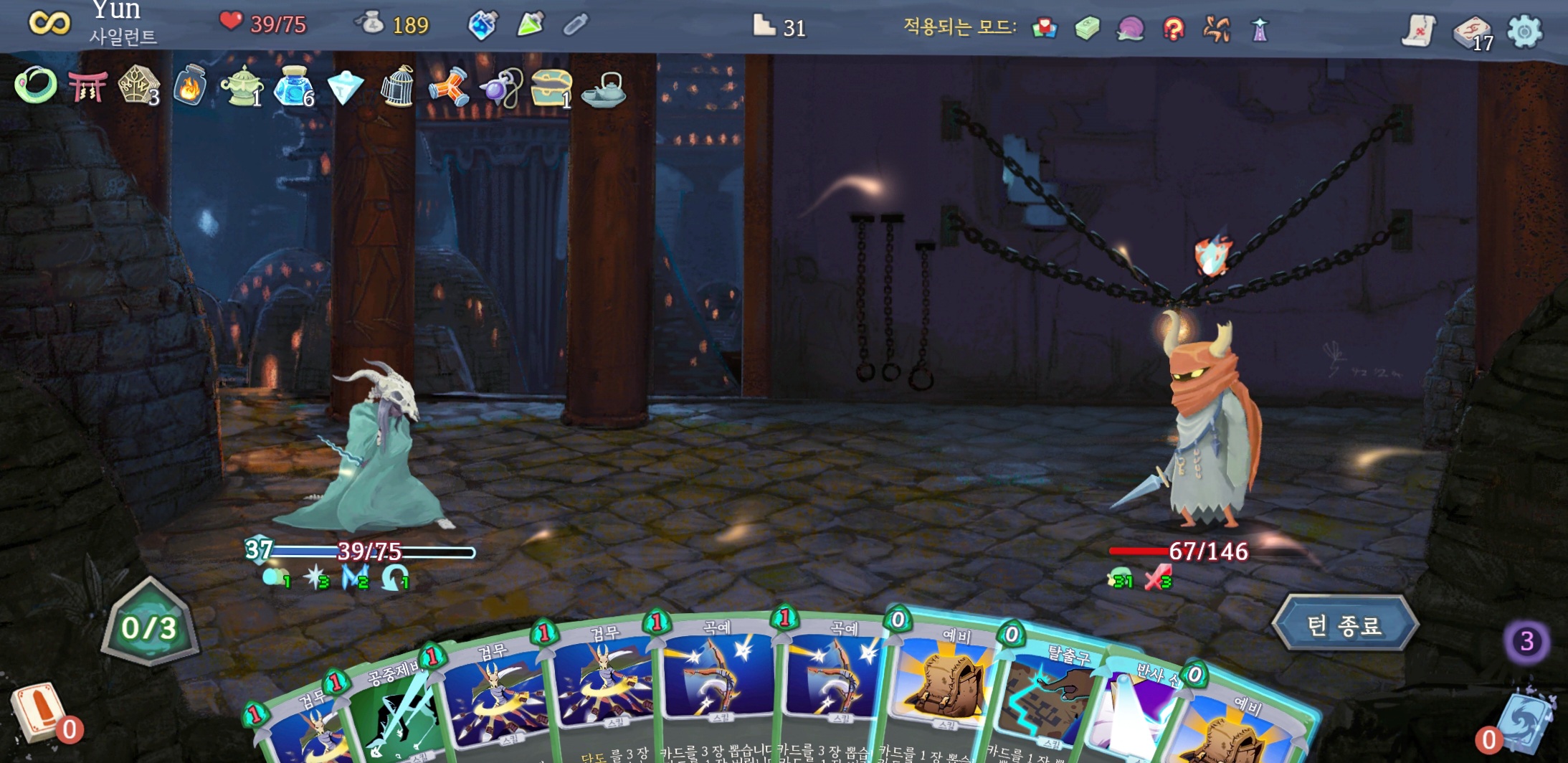
Task: Click the purple snail mod icon
Action: pos(1130,29)
